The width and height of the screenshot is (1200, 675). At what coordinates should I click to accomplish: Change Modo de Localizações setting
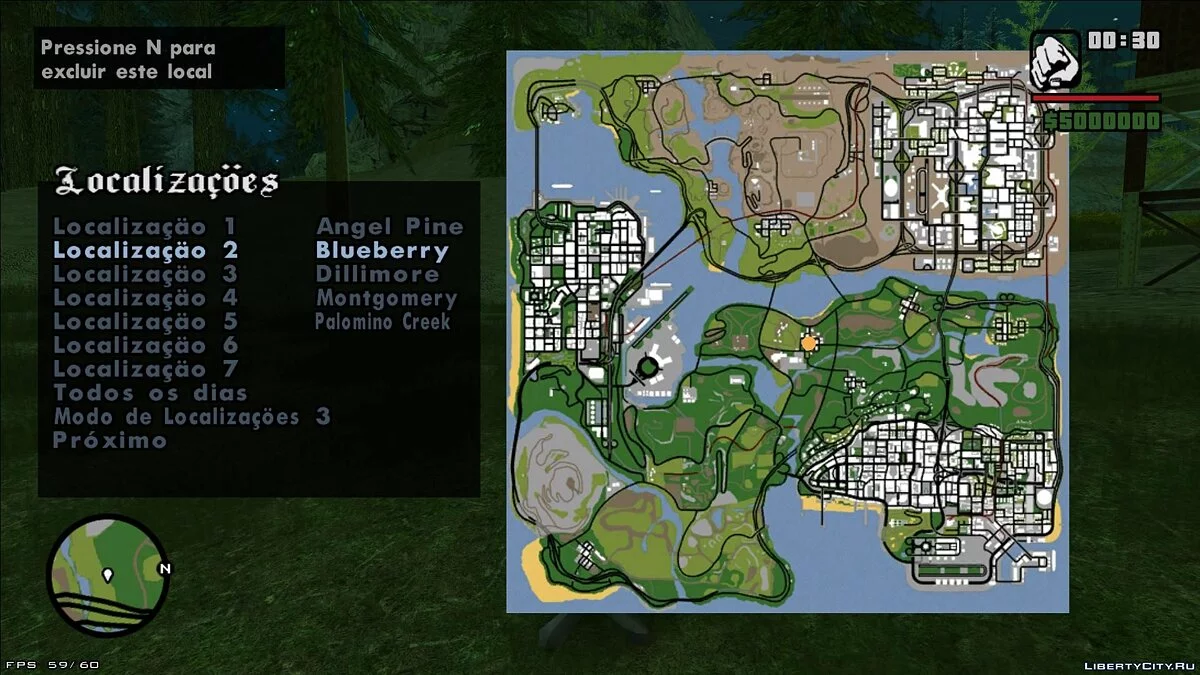click(x=191, y=417)
